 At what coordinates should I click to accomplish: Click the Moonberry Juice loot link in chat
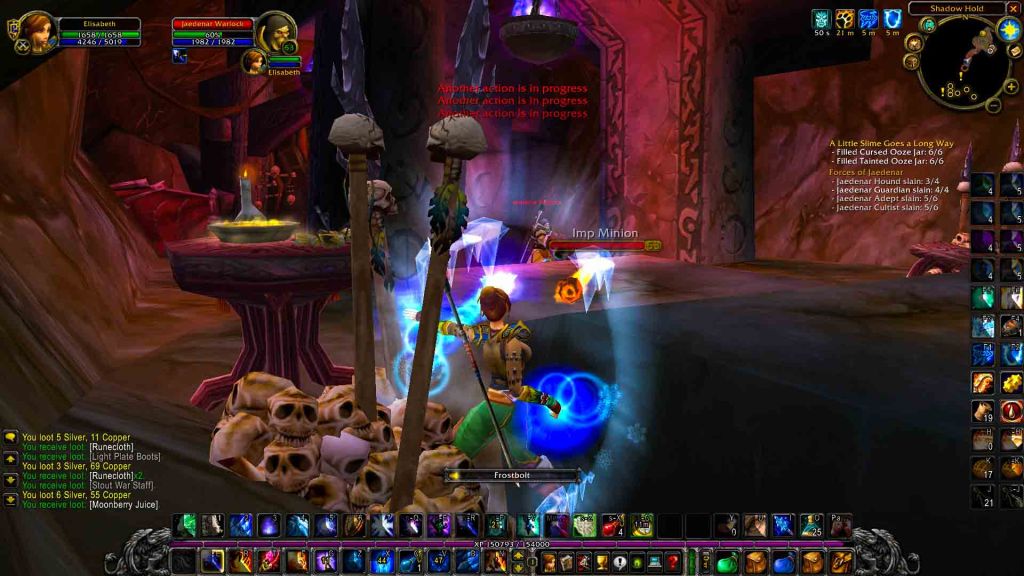(x=123, y=505)
